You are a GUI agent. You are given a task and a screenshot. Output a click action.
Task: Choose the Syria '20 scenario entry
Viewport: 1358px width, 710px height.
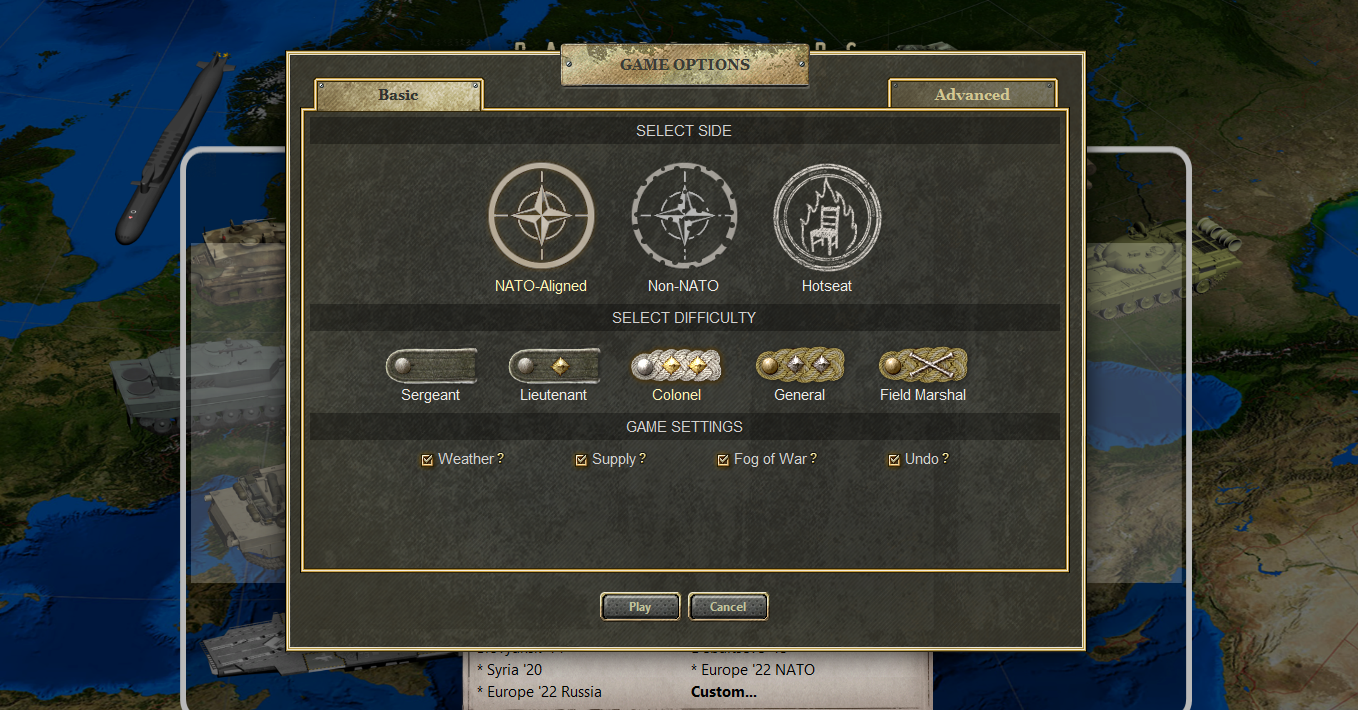(x=514, y=670)
